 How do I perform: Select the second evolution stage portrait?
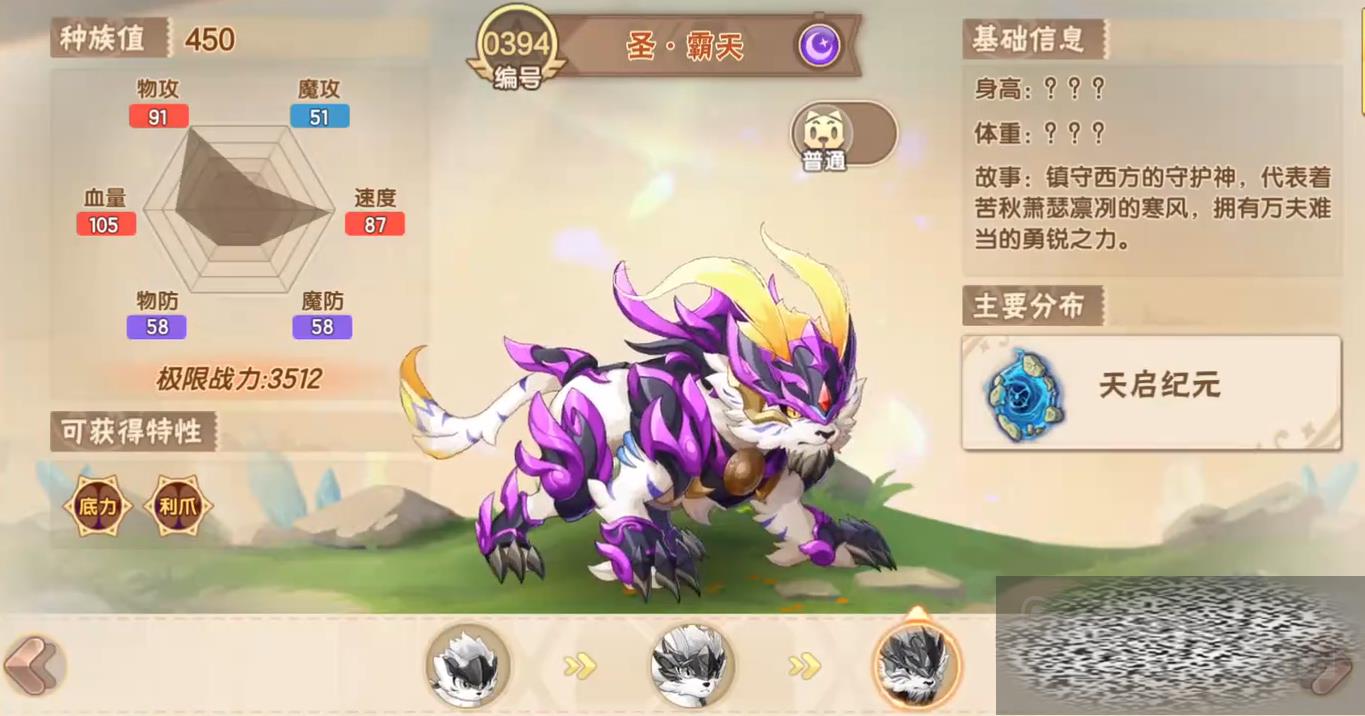click(x=692, y=664)
